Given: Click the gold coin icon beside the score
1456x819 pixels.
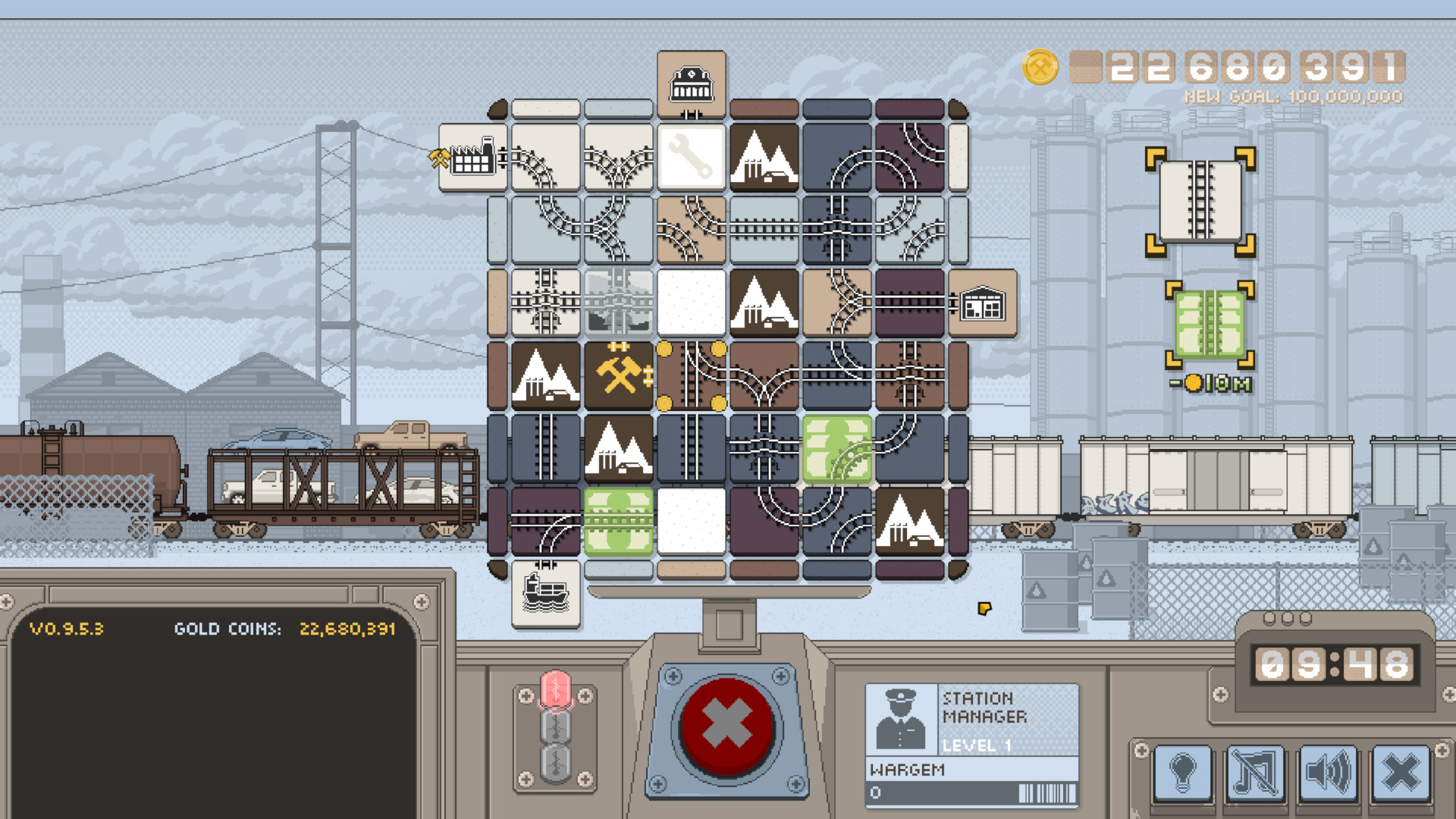Looking at the screenshot, I should coord(1040,68).
